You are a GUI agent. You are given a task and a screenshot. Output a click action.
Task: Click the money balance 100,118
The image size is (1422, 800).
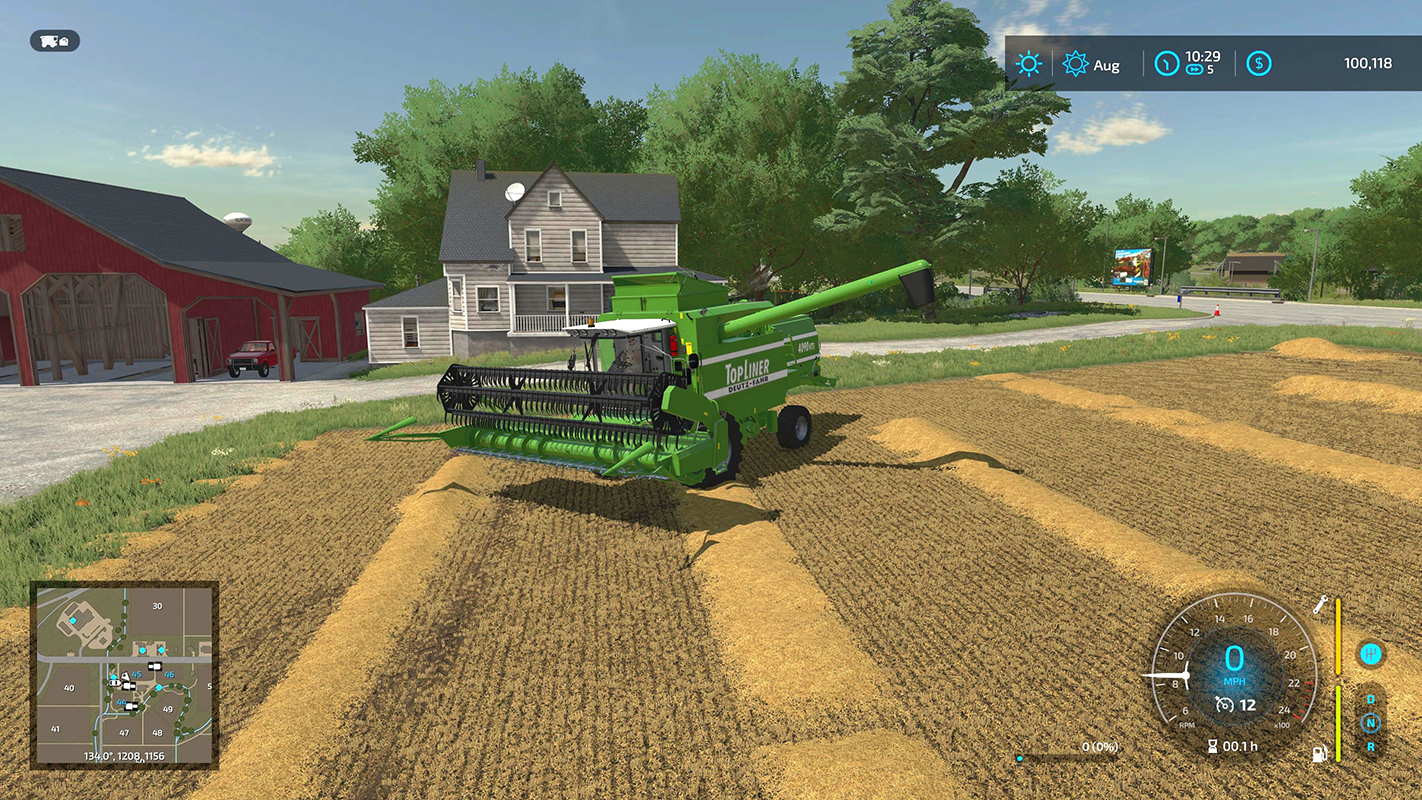pyautogui.click(x=1369, y=63)
